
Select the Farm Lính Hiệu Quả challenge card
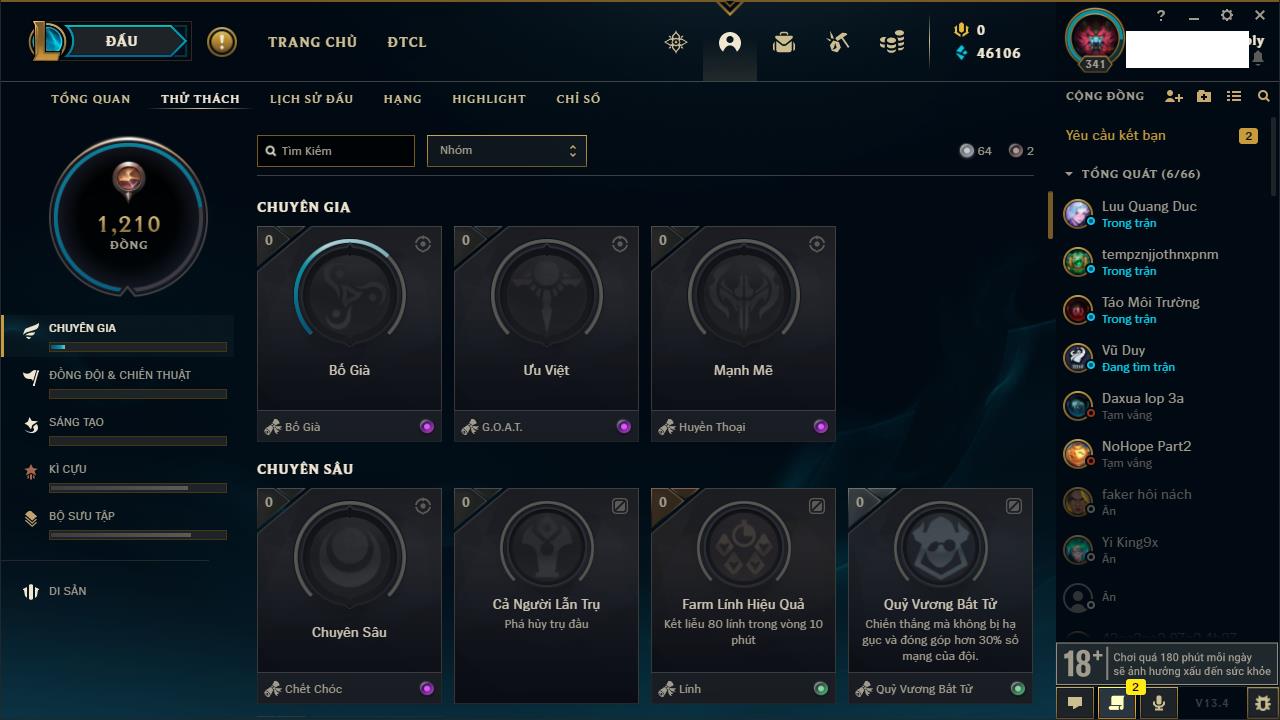(x=743, y=582)
